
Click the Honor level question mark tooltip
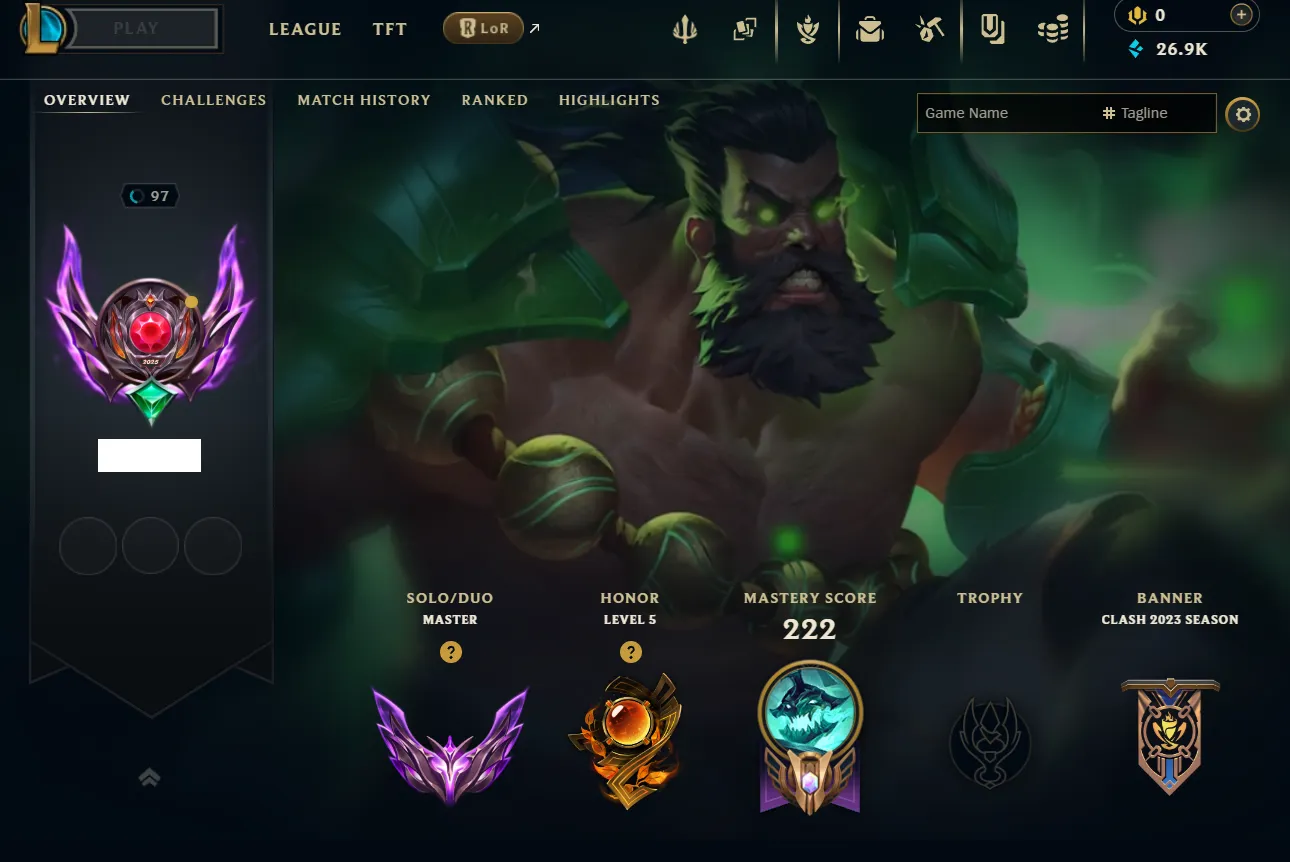[x=630, y=652]
